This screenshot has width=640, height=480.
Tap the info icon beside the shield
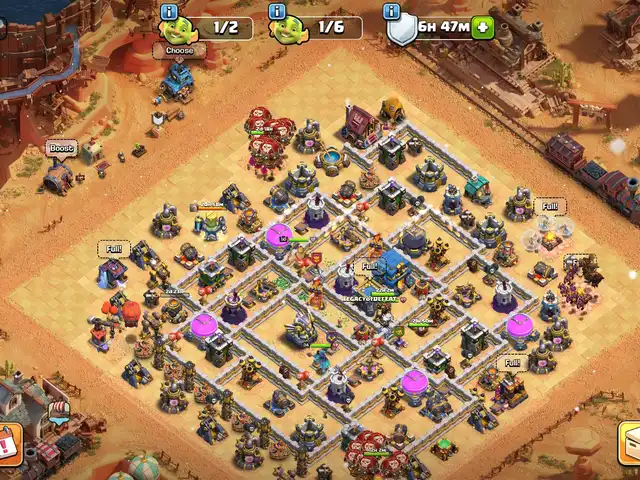click(x=392, y=11)
